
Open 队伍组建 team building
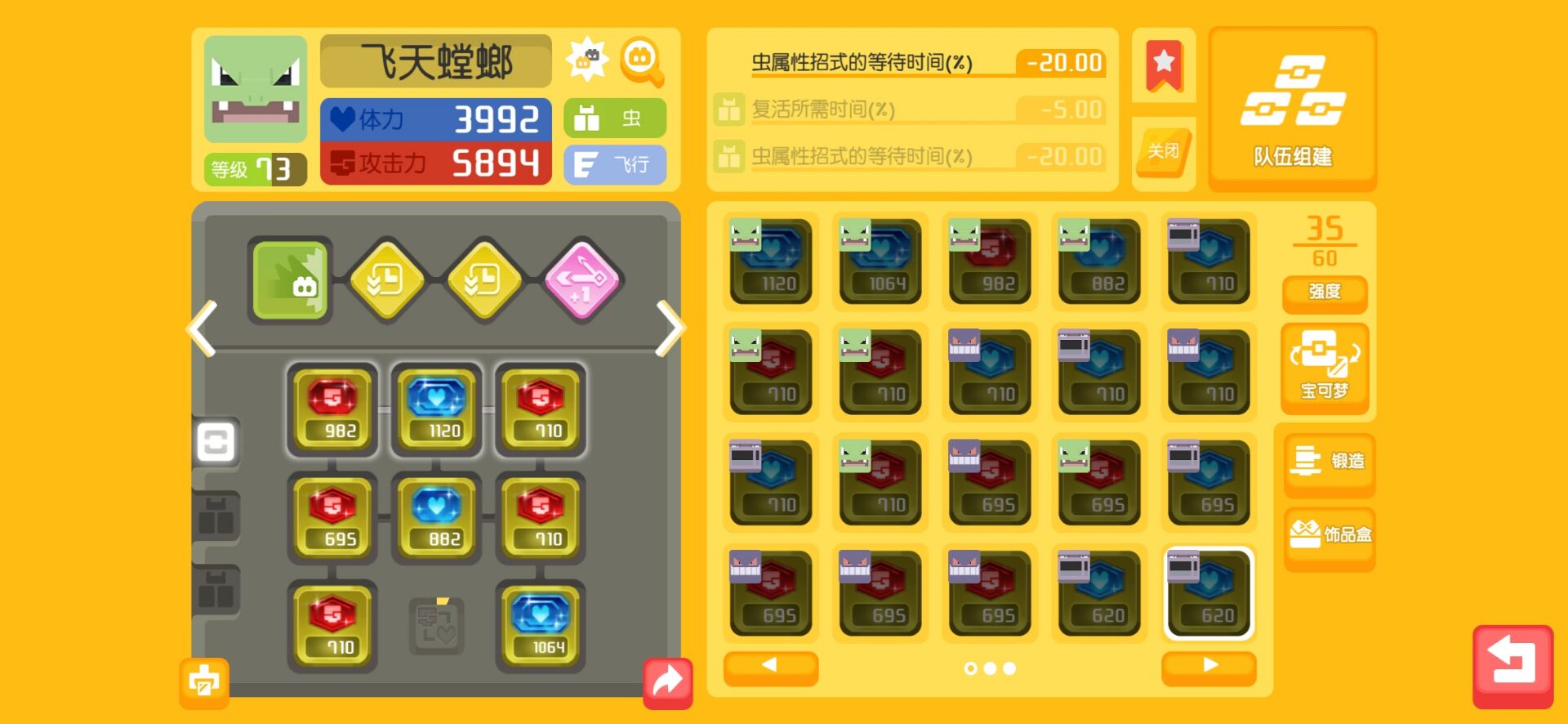point(1293,109)
